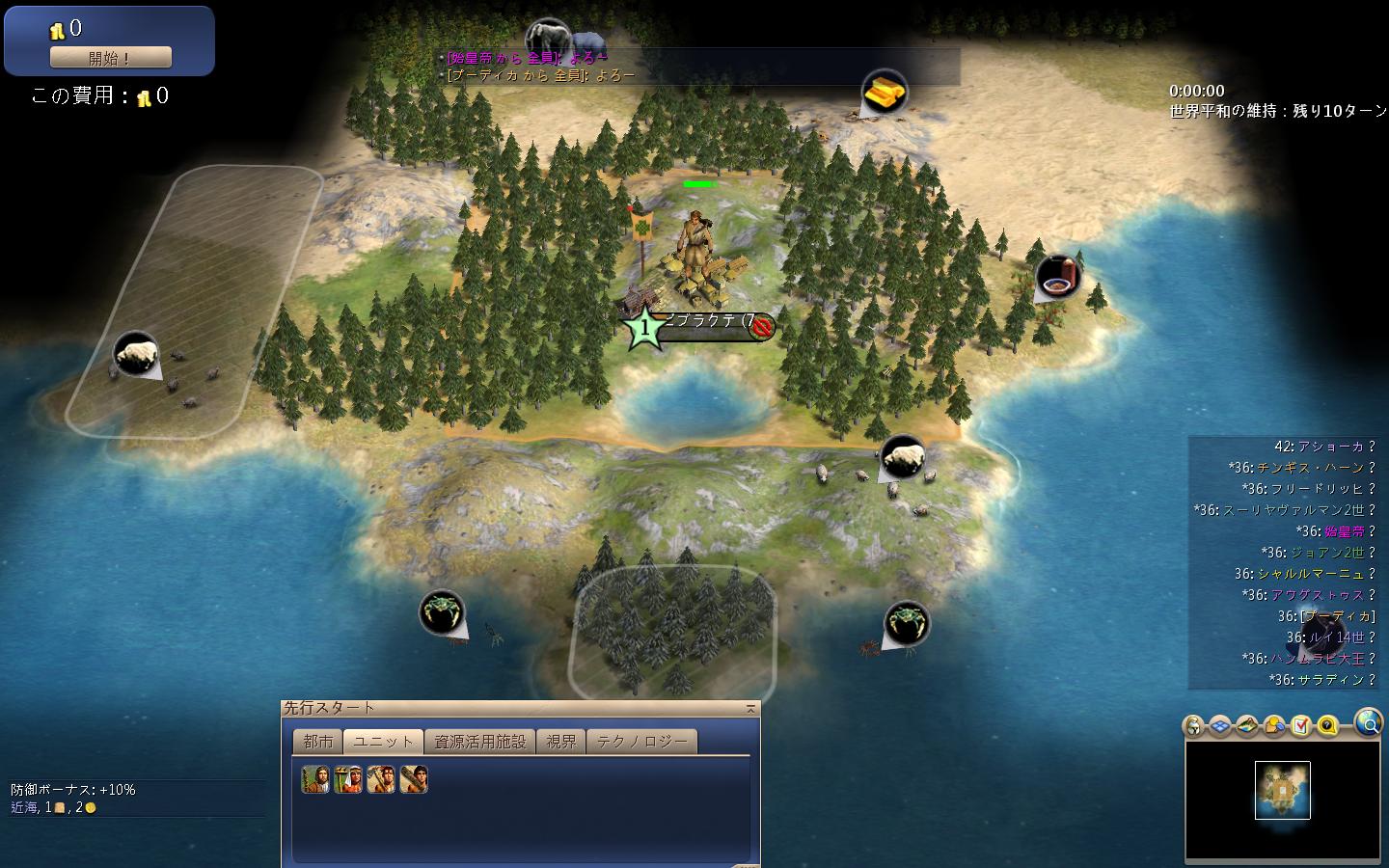1389x868 pixels.
Task: Toggle the resource display icon
Action: 1274,725
